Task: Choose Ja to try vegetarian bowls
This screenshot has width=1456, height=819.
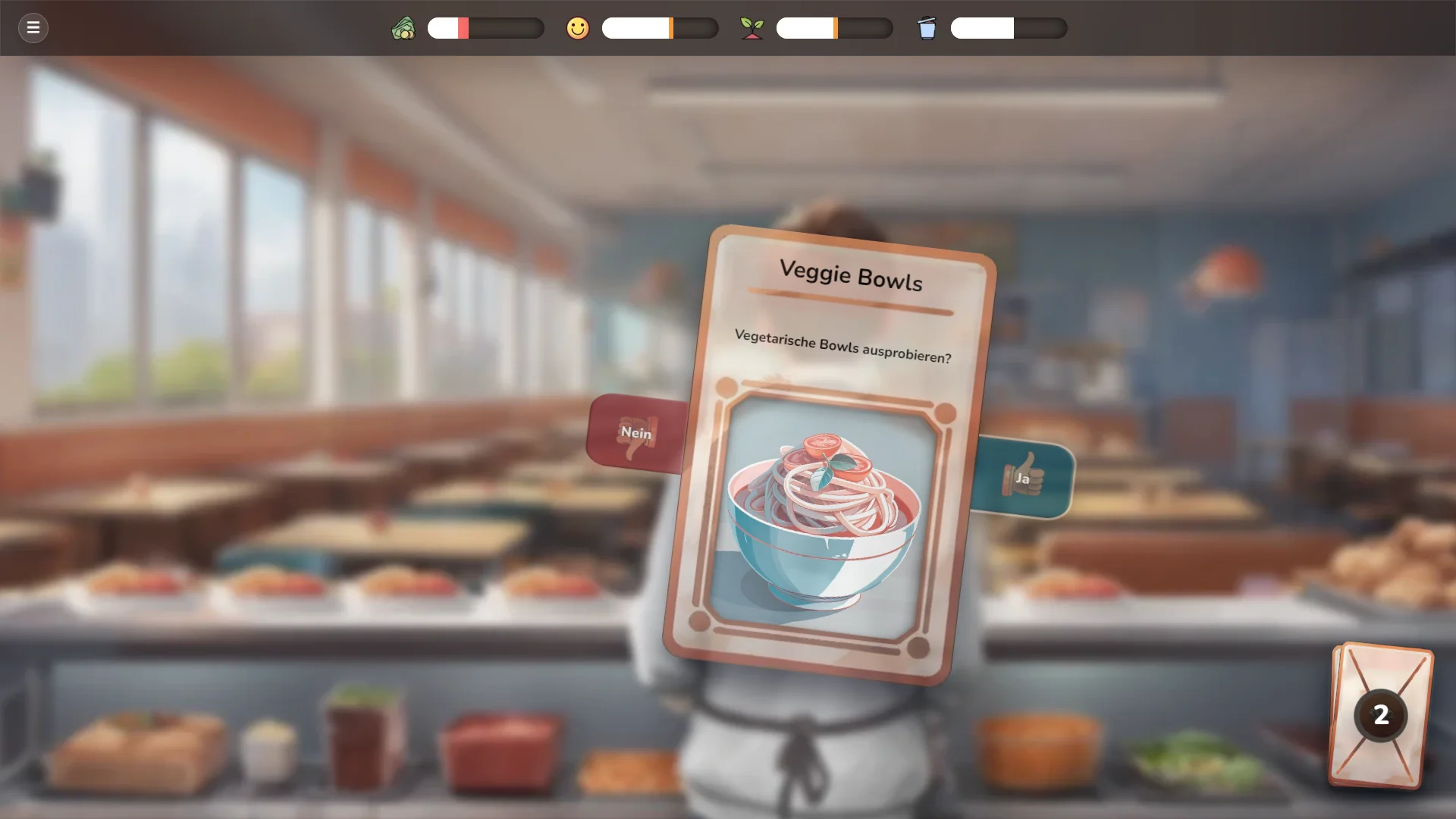Action: click(1025, 478)
